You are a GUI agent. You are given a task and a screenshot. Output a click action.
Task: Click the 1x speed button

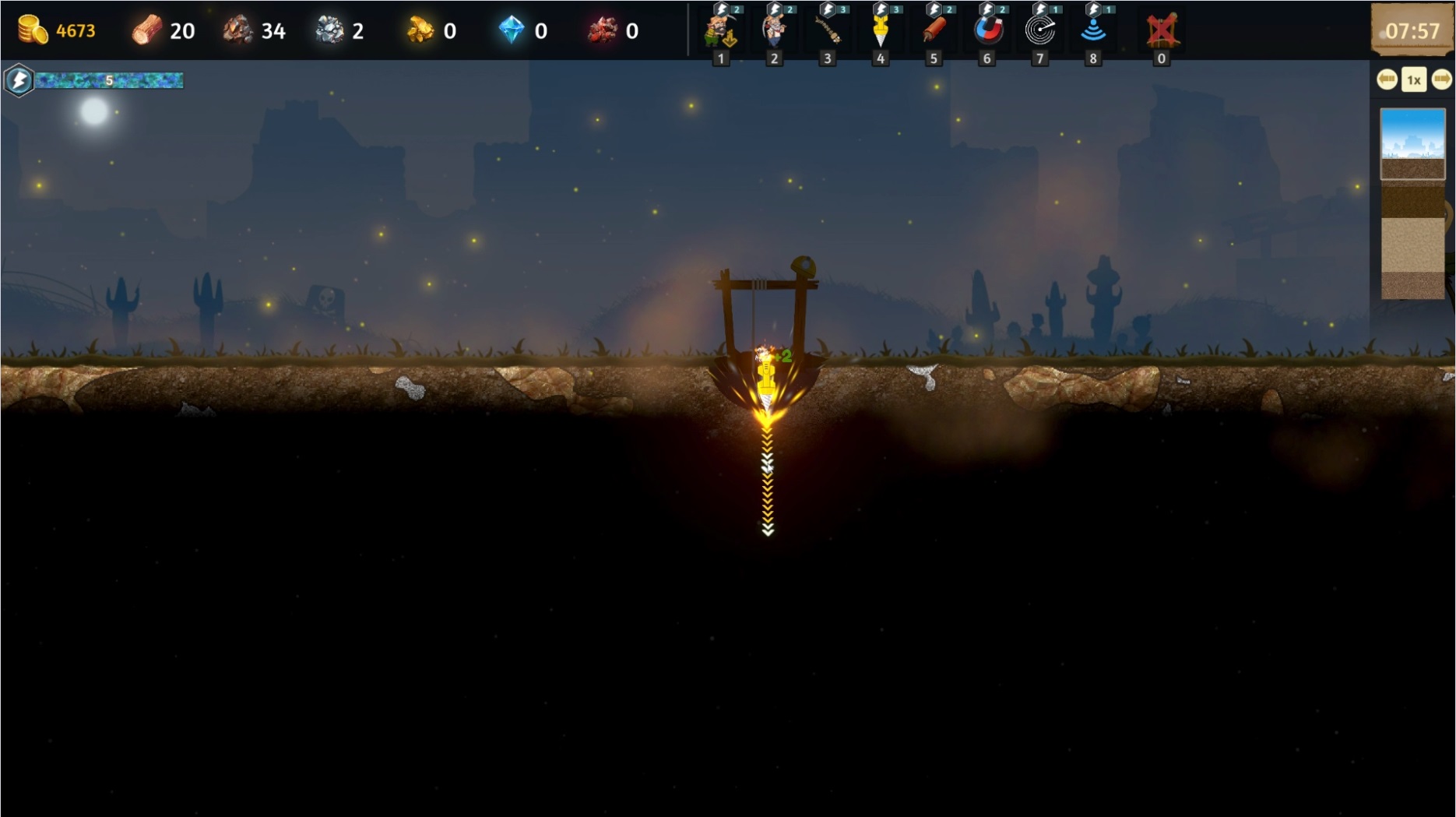(1414, 79)
